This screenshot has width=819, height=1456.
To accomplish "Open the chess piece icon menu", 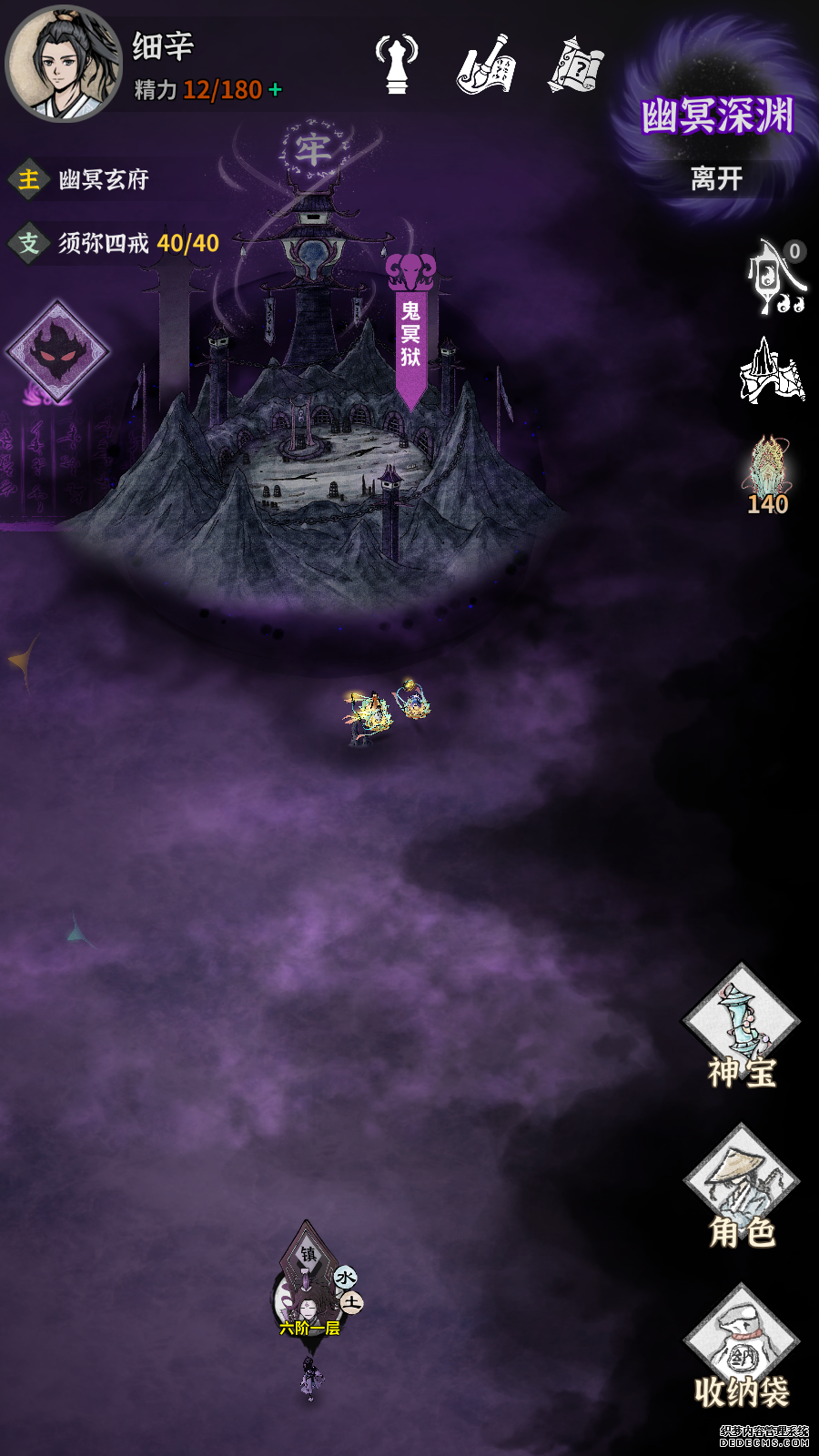I will point(397,64).
